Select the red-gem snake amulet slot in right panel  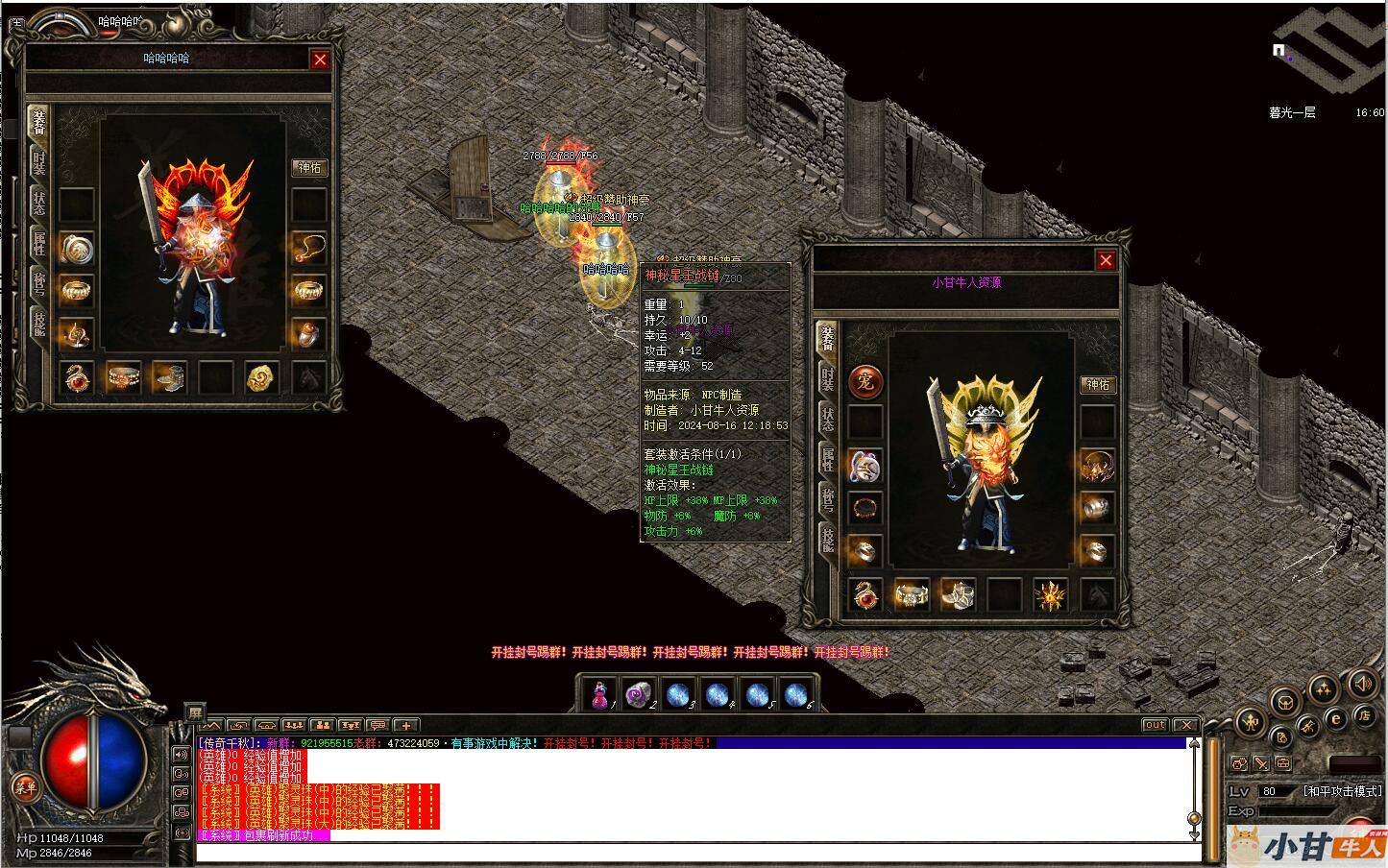click(x=864, y=595)
